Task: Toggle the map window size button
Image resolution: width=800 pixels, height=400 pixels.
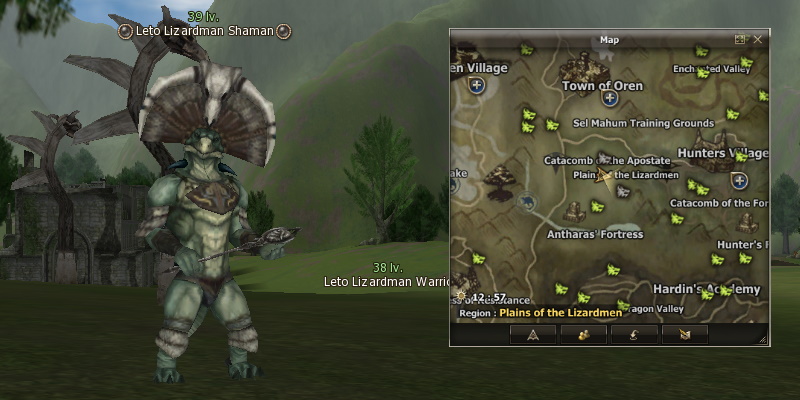Action: pyautogui.click(x=740, y=40)
